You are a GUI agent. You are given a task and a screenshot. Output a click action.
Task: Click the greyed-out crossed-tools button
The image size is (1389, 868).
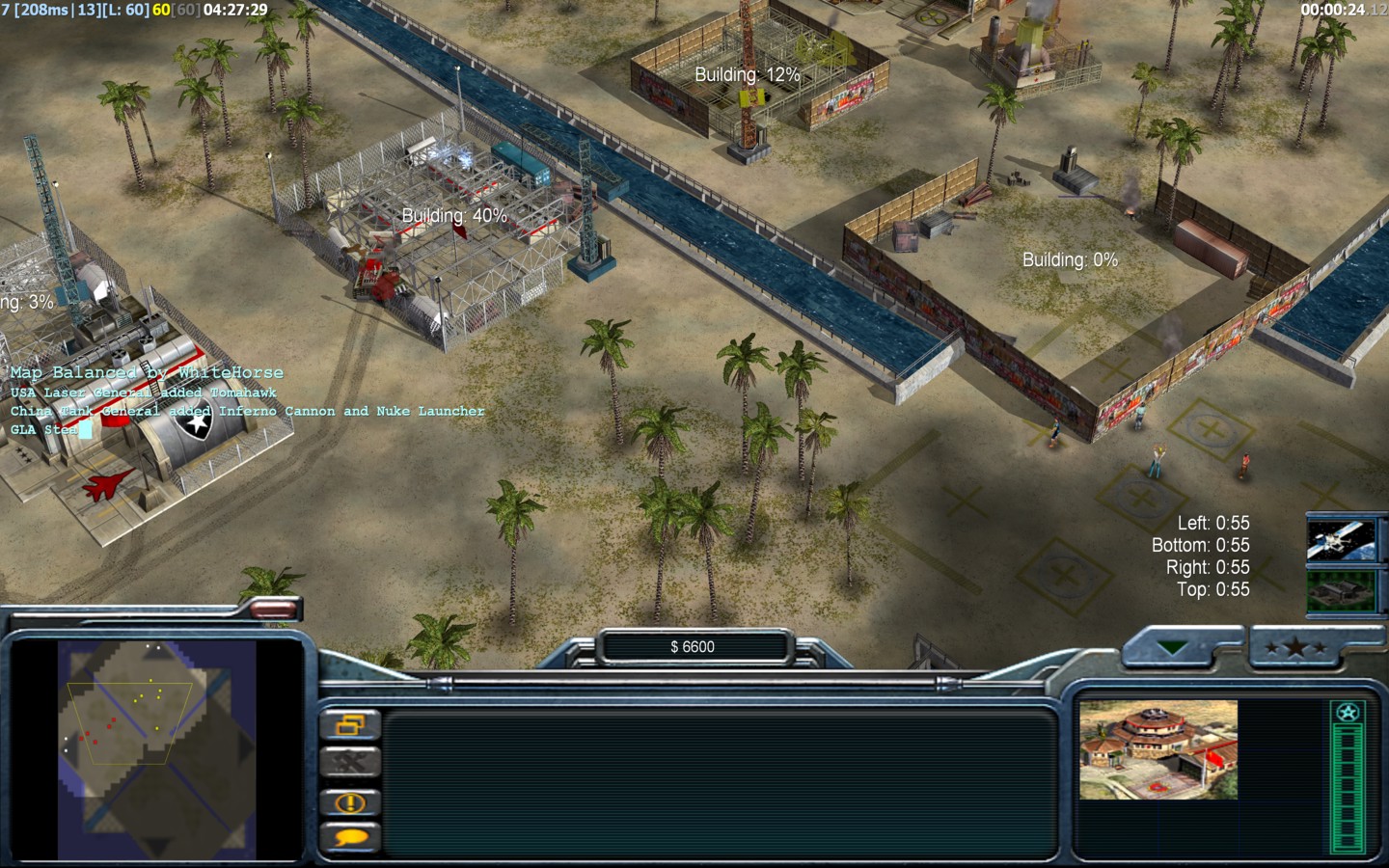350,763
